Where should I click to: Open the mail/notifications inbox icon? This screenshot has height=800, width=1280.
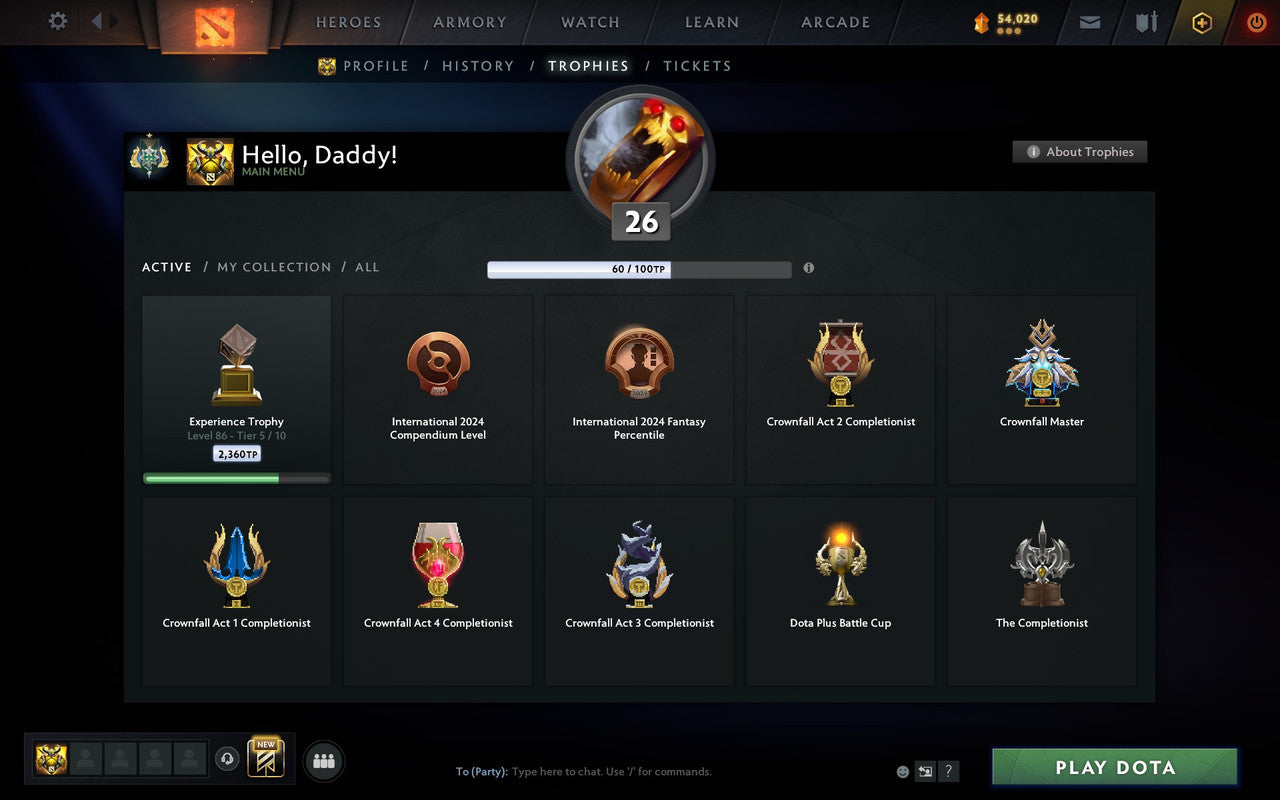(1089, 22)
